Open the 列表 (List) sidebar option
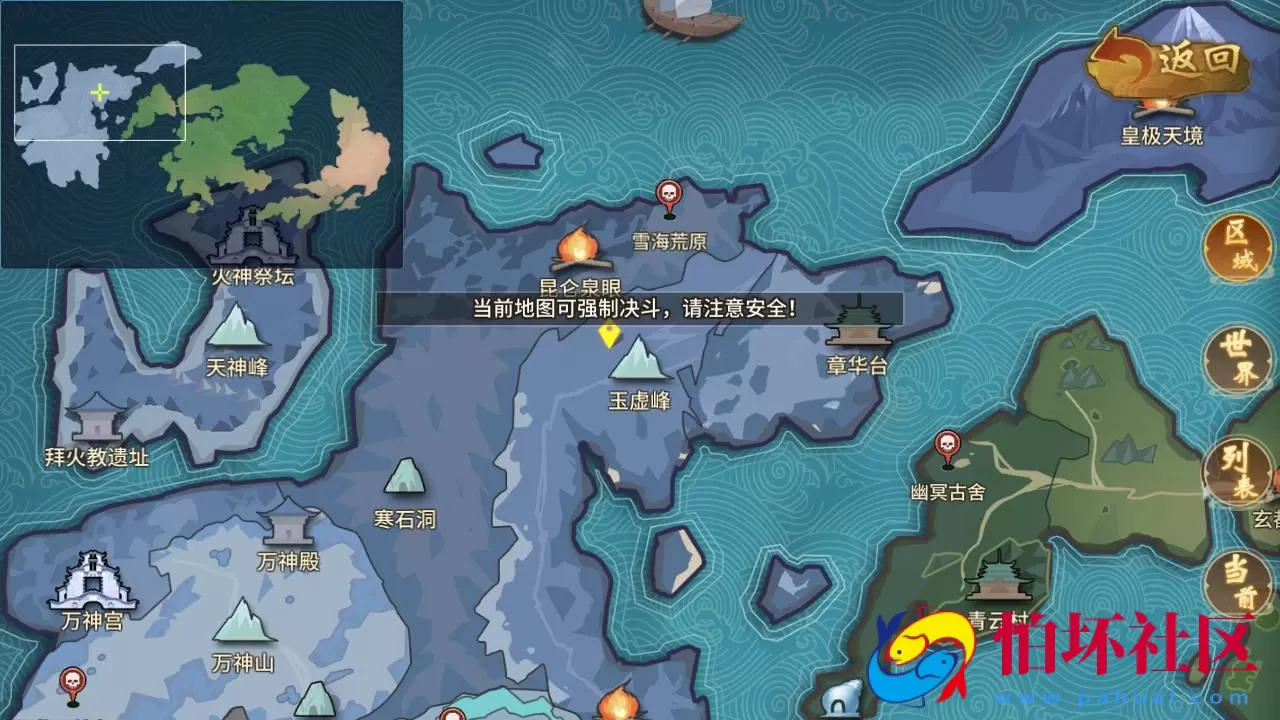This screenshot has height=720, width=1280. pos(1236,469)
